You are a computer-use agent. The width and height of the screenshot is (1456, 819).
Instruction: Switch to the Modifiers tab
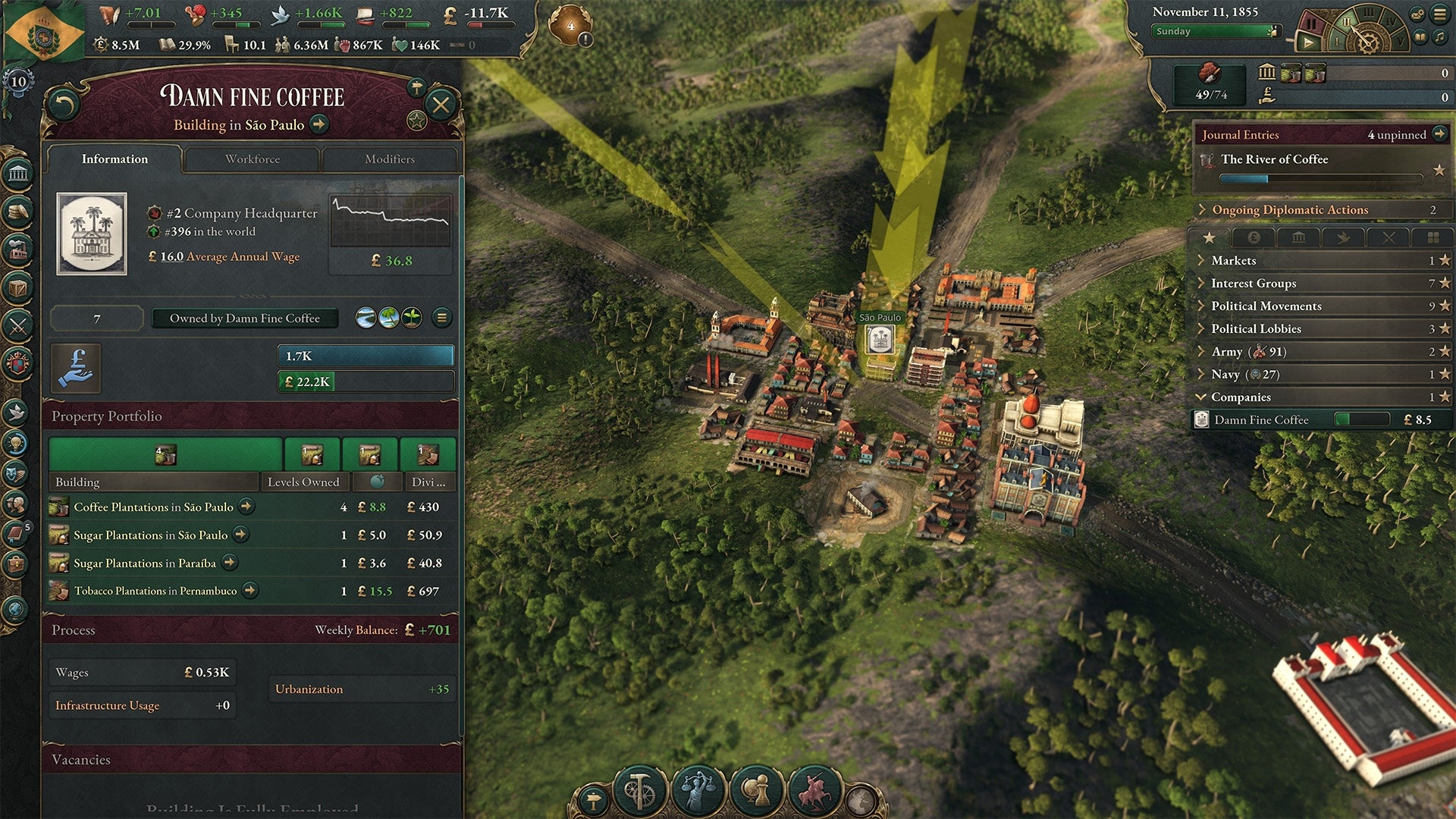(x=391, y=159)
